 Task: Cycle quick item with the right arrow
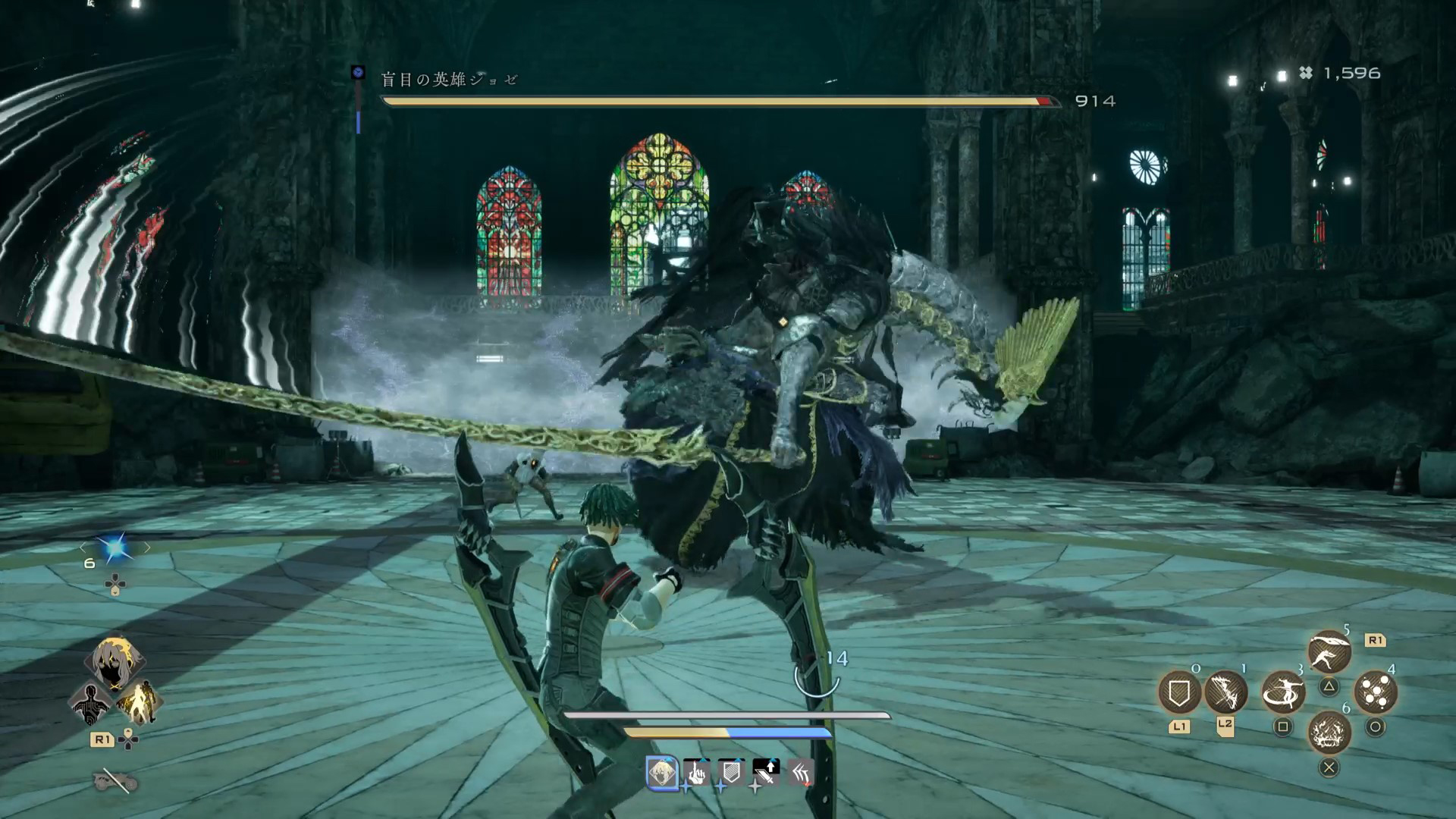147,548
